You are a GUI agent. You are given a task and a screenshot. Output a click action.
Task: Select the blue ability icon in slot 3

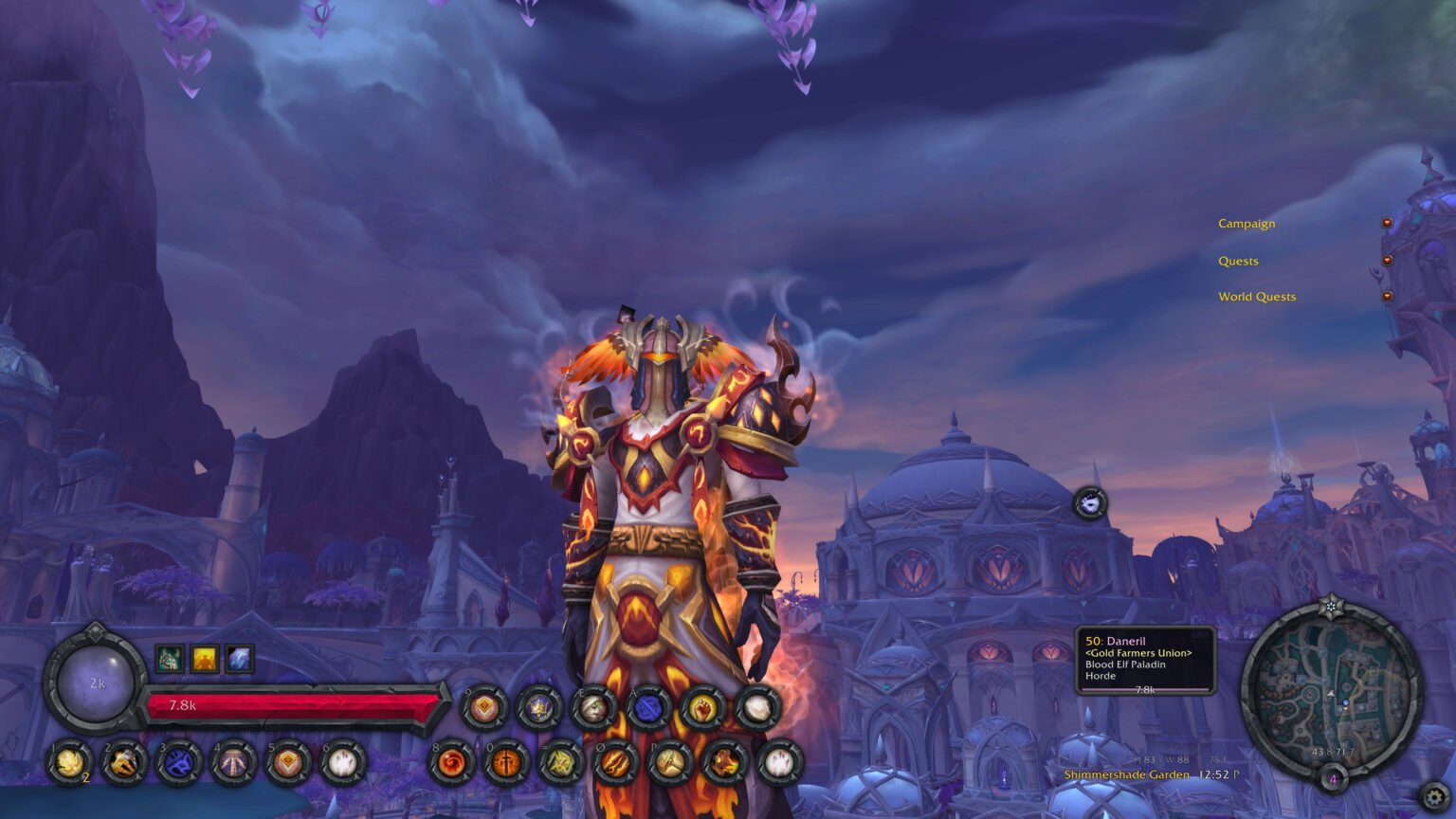coord(179,766)
